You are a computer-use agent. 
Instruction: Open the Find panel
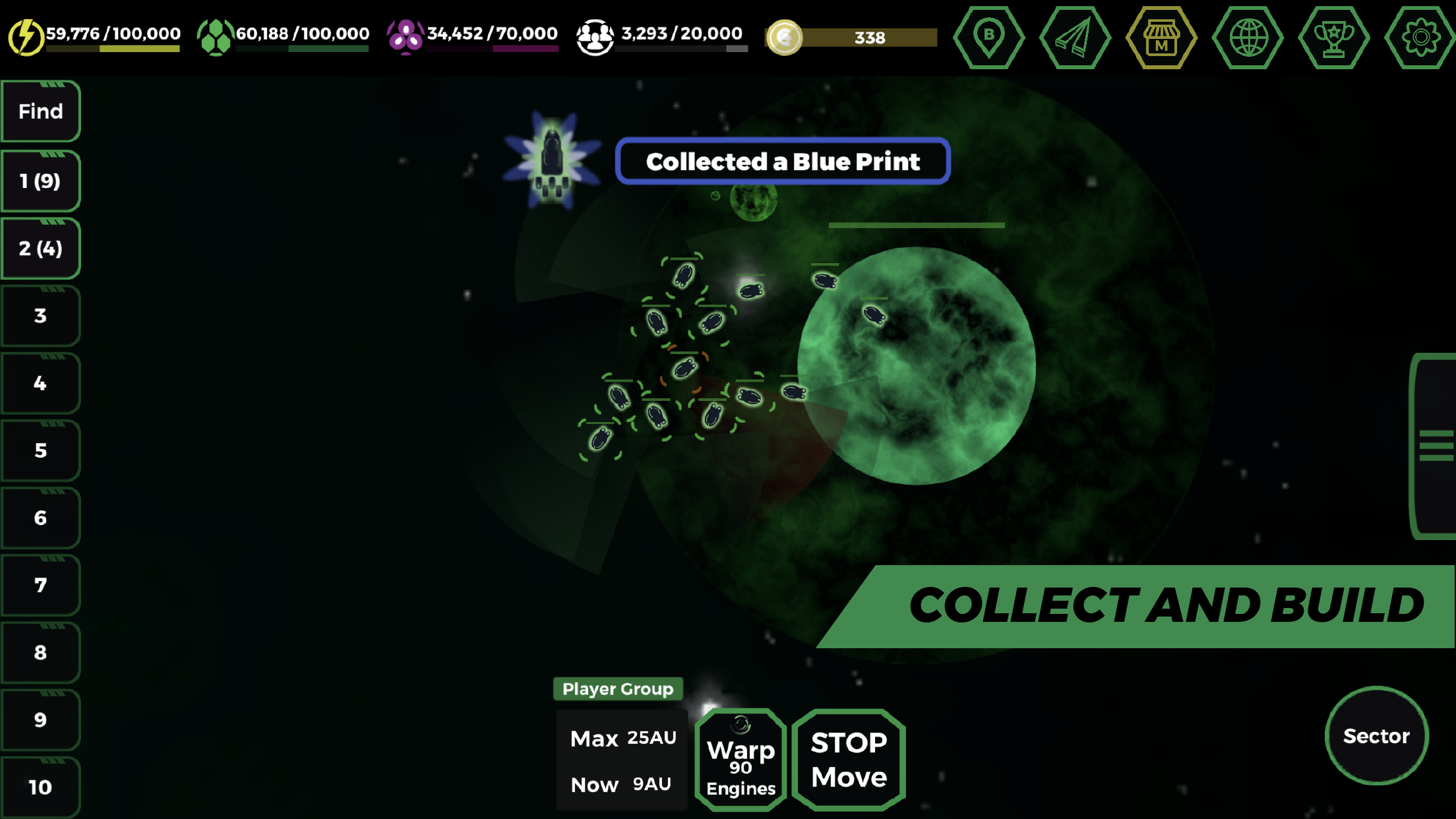click(x=40, y=111)
